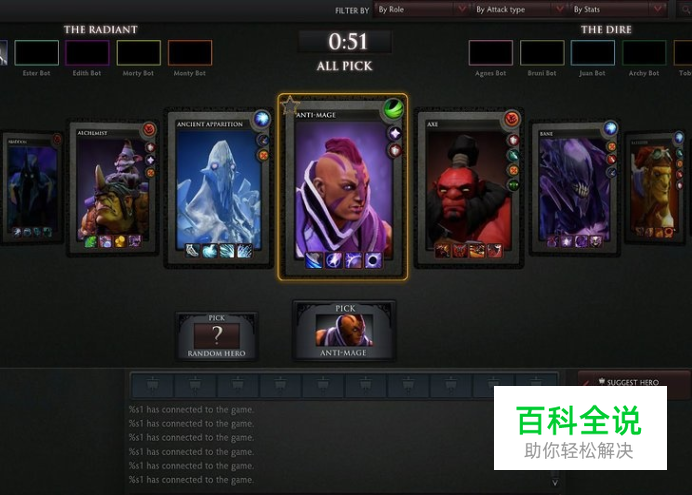Click Juan Bot's player slot
Image resolution: width=692 pixels, height=495 pixels.
(x=592, y=53)
